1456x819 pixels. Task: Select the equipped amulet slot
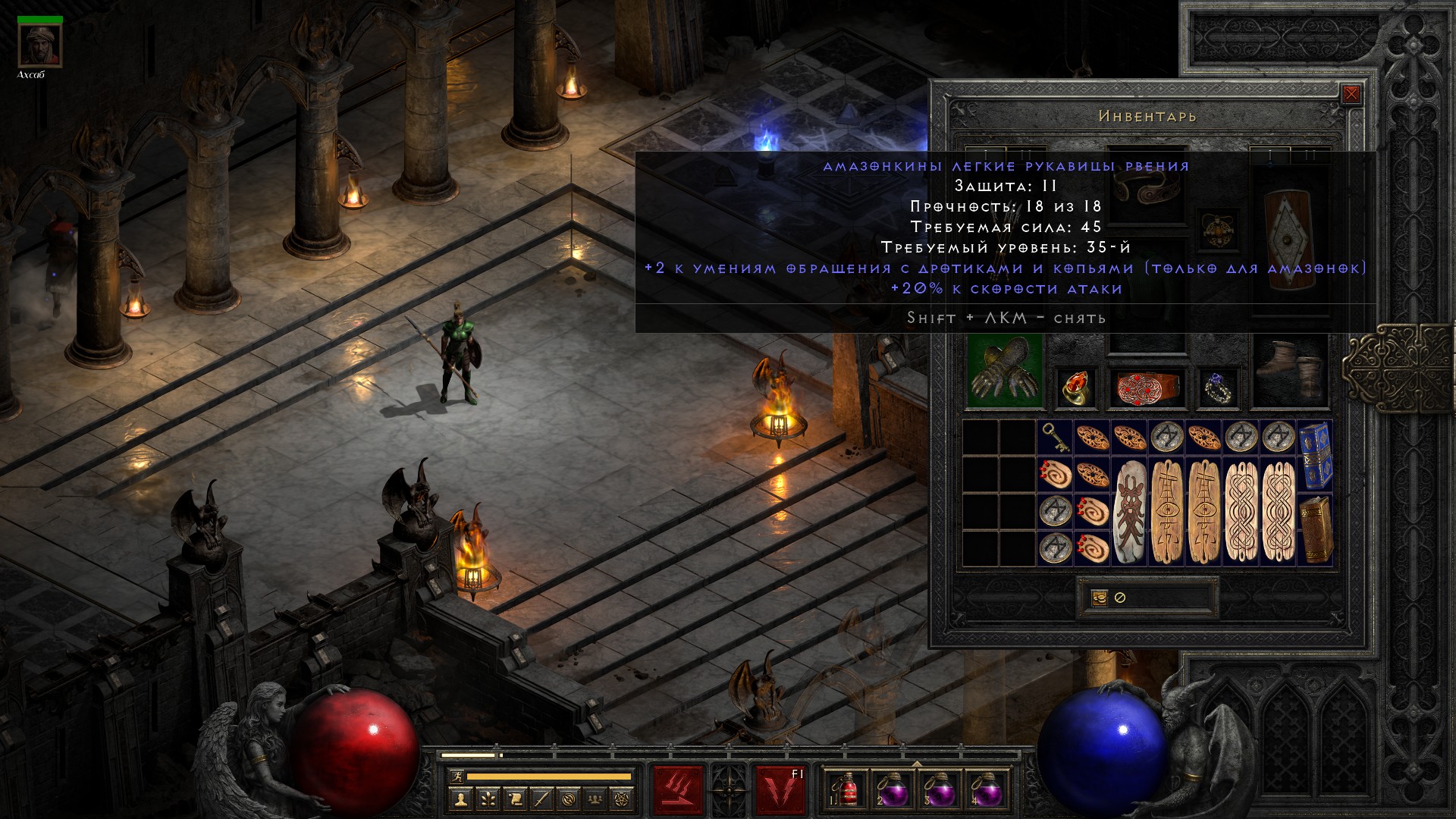[x=1218, y=231]
